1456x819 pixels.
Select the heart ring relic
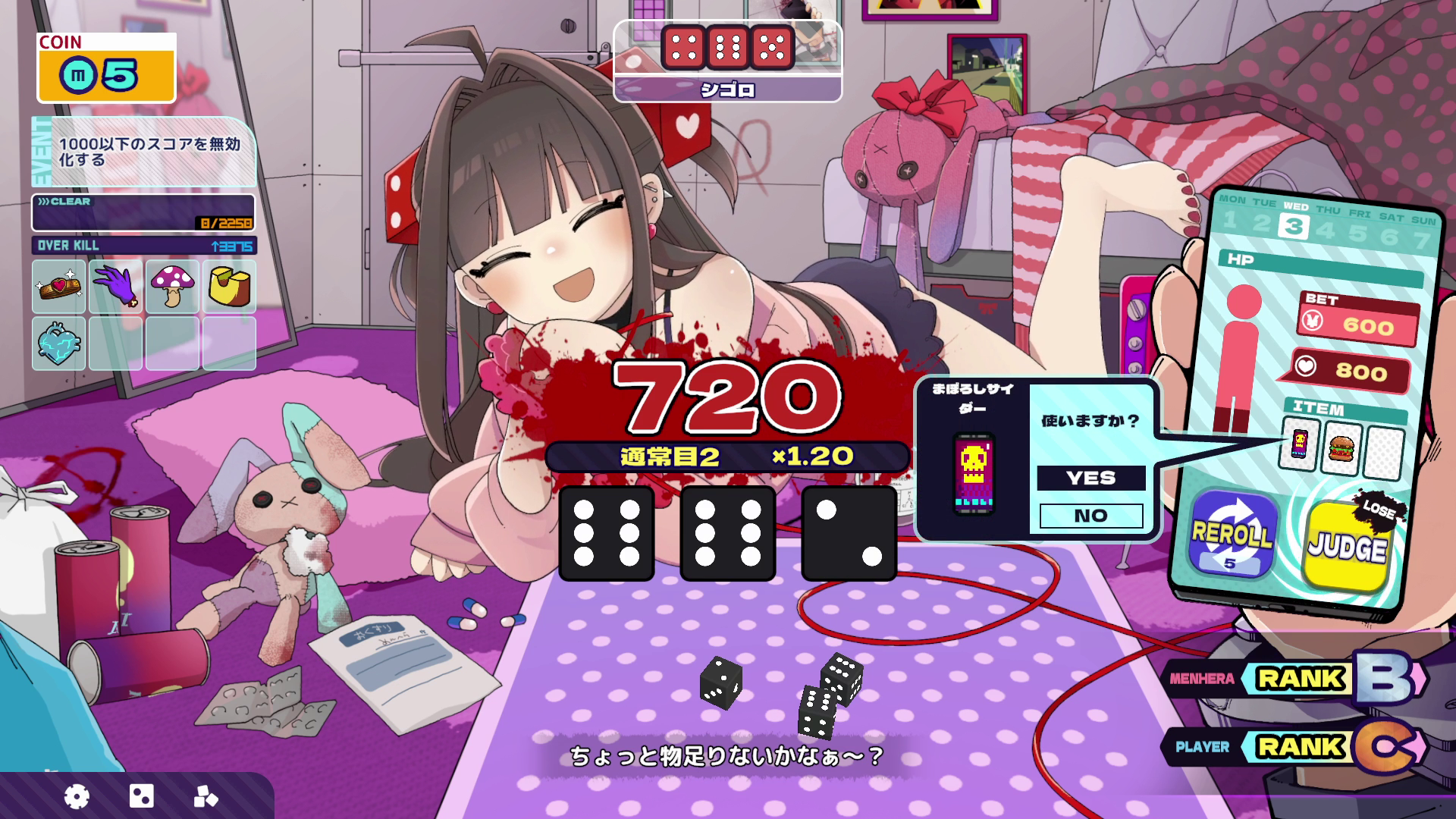click(58, 287)
